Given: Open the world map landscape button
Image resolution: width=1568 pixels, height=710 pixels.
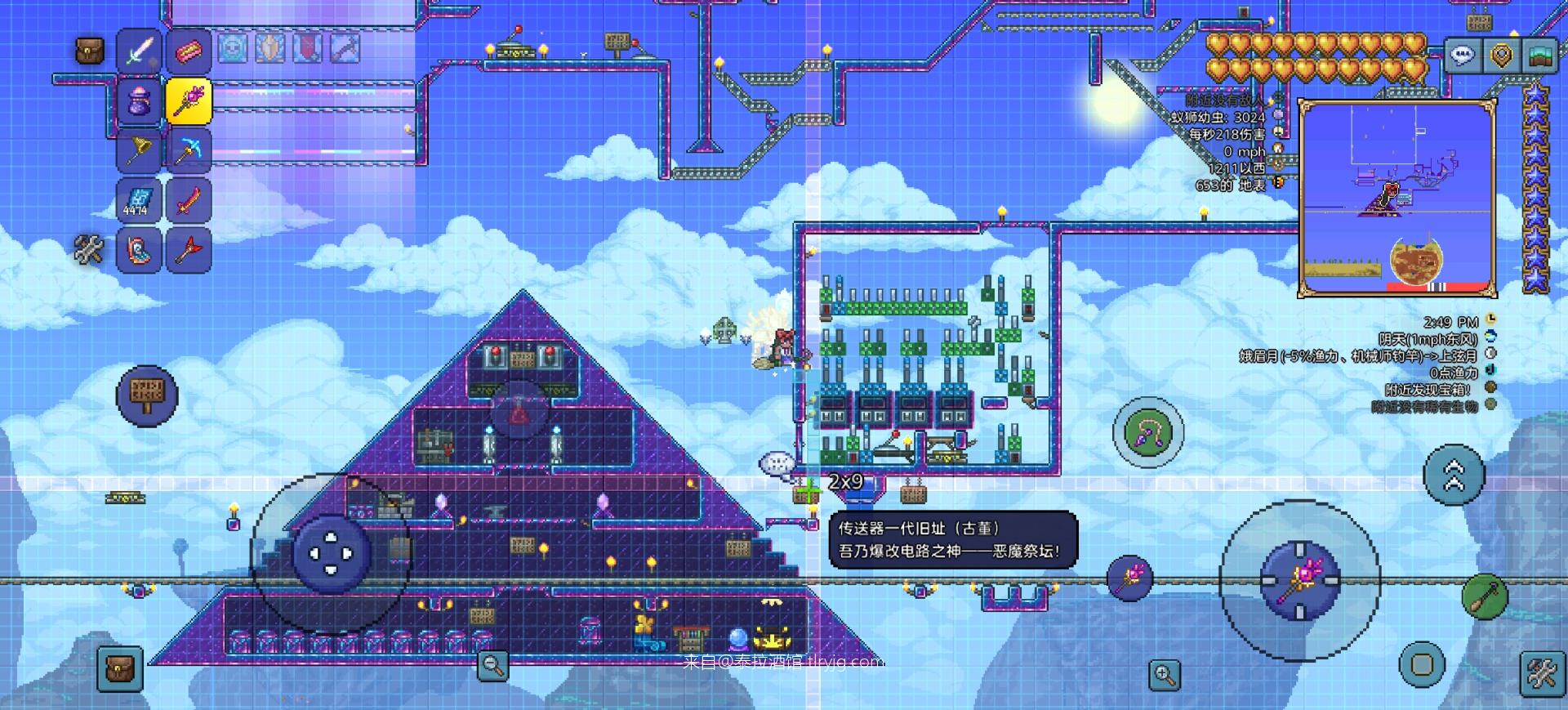Looking at the screenshot, I should (x=1540, y=56).
